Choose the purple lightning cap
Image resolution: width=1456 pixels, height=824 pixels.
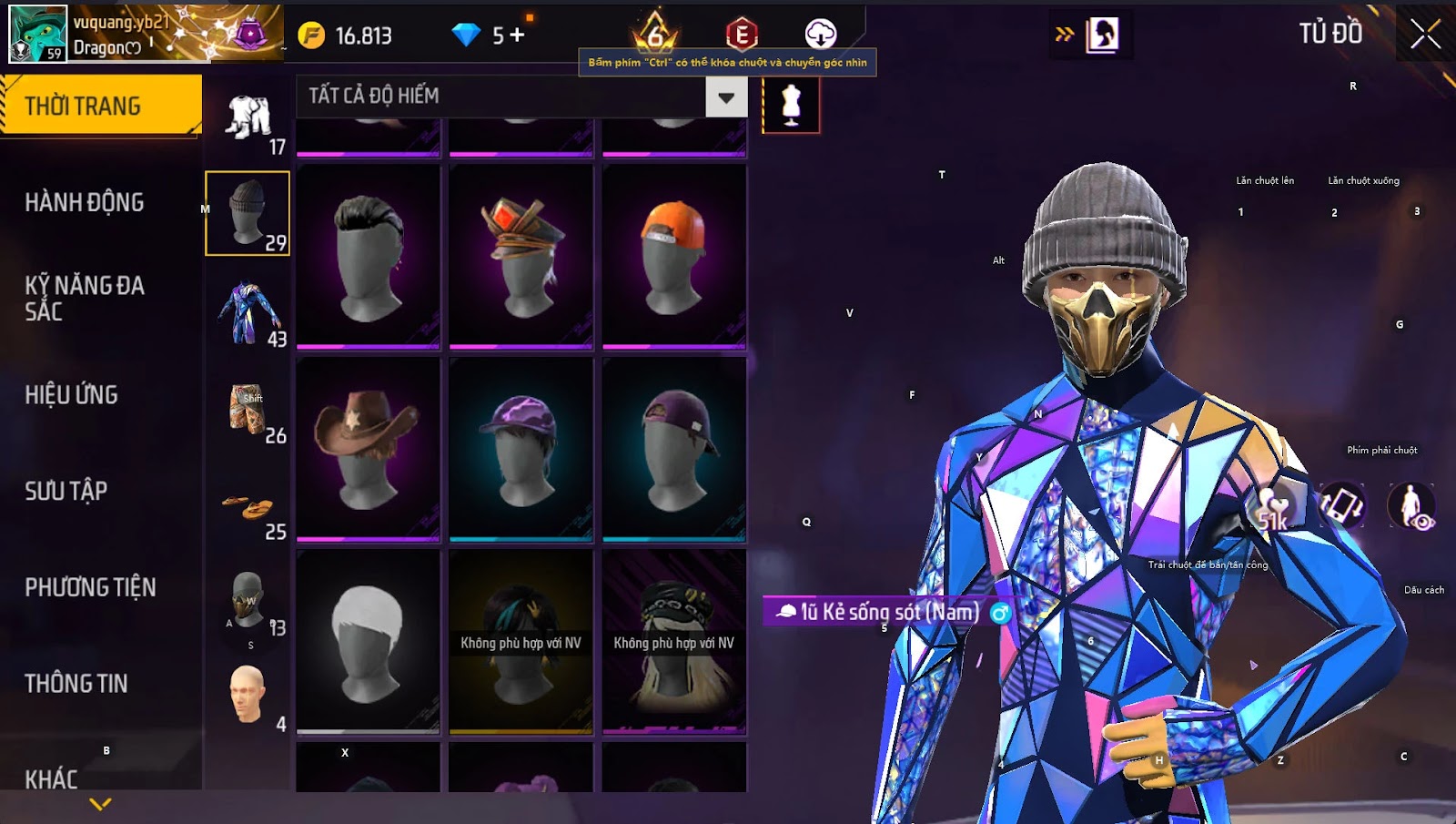click(521, 449)
